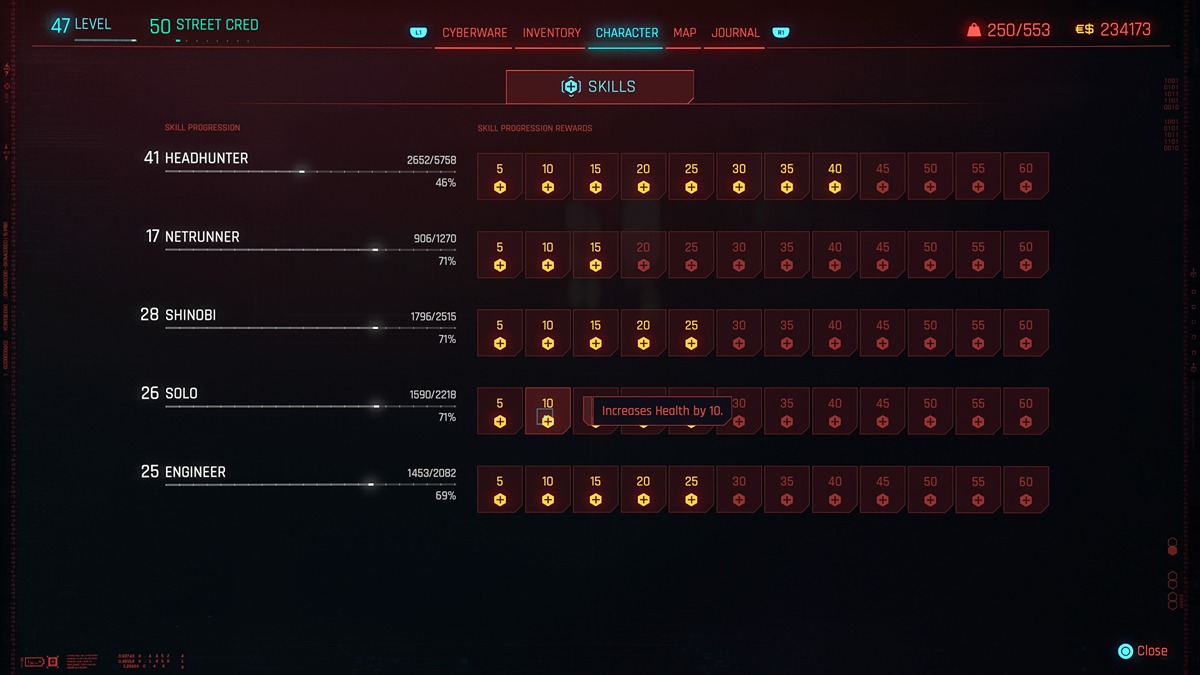
Task: Select the Headhunter skill row
Action: [300, 169]
